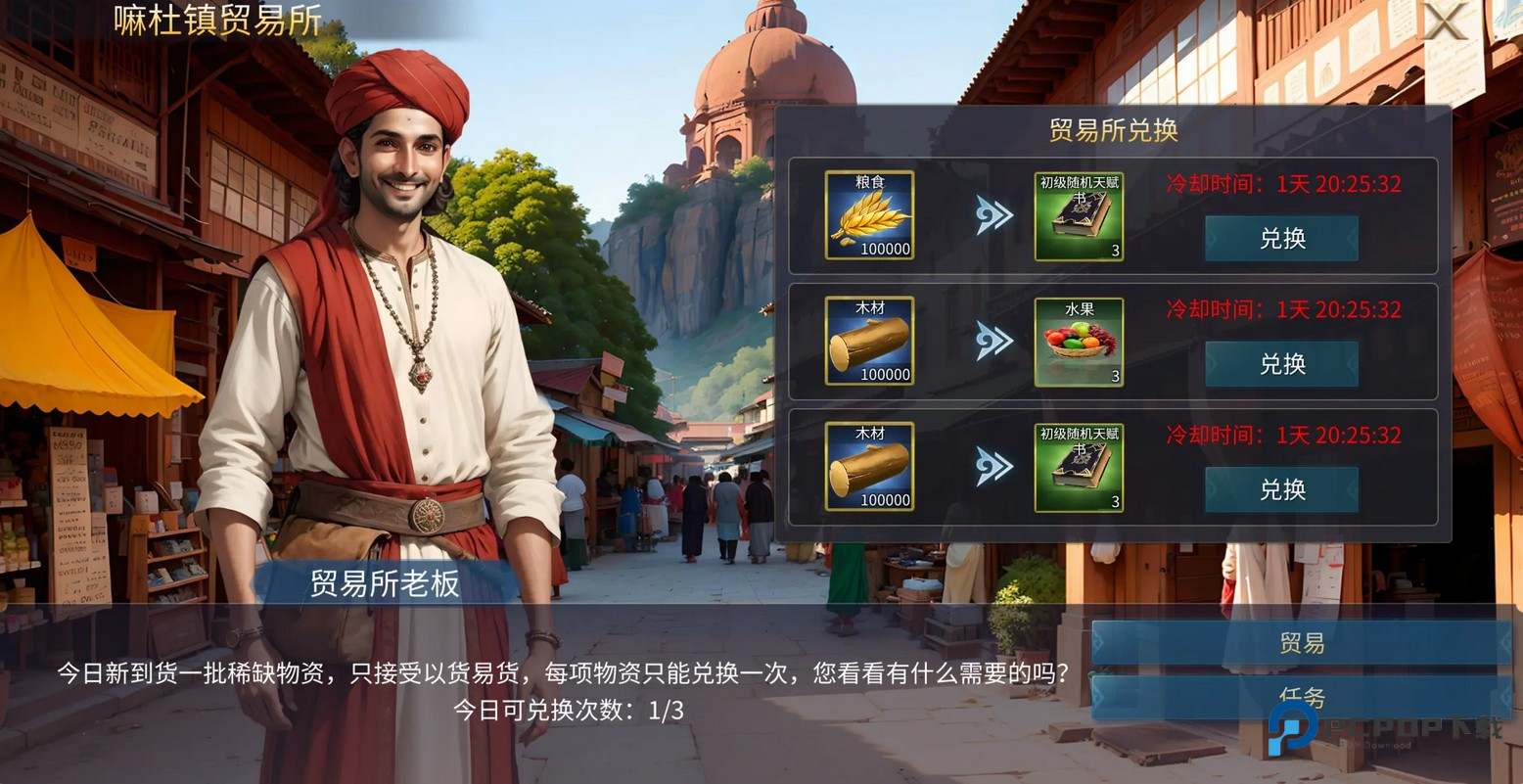Viewport: 1523px width, 784px height.
Task: Choose the 任务 quest option
Action: click(1301, 698)
